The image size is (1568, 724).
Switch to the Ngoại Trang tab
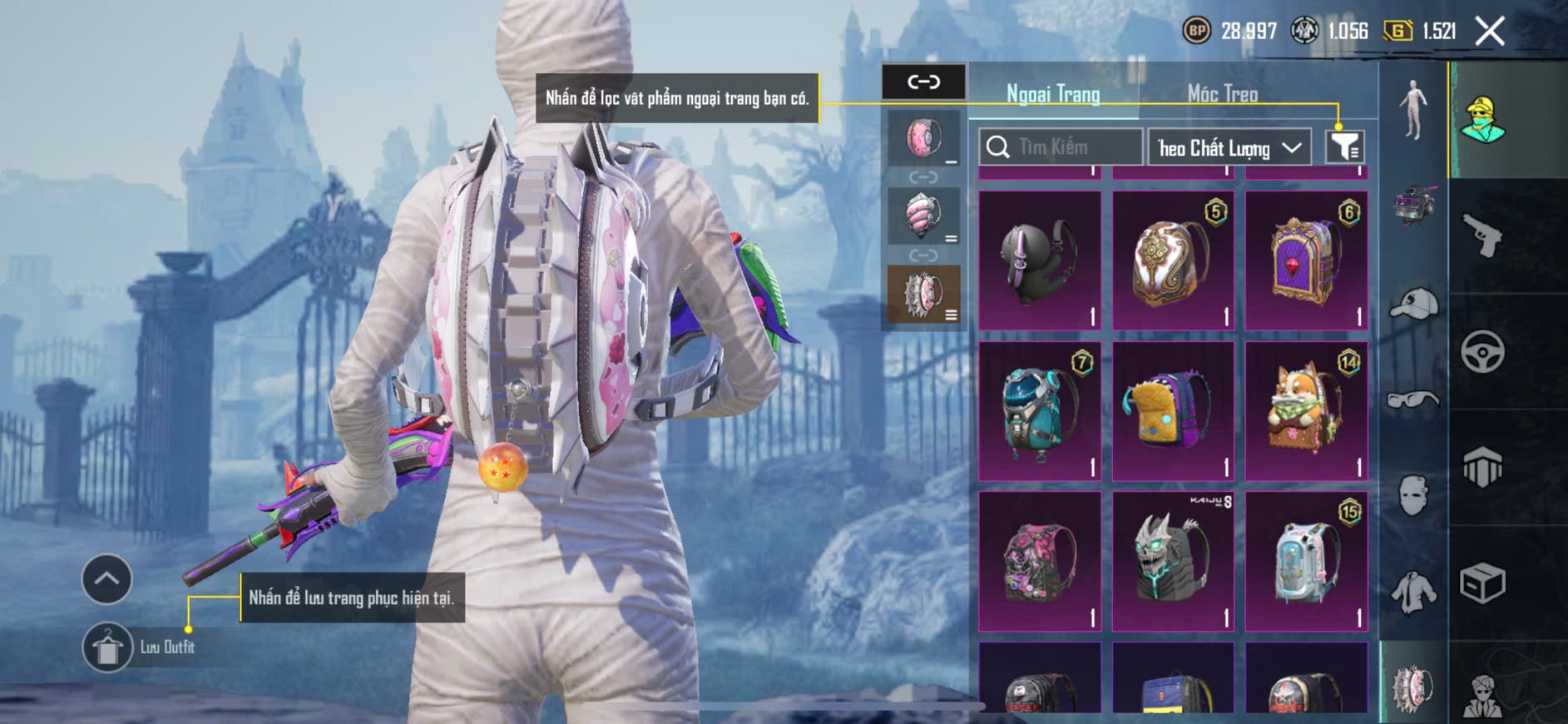click(1053, 94)
